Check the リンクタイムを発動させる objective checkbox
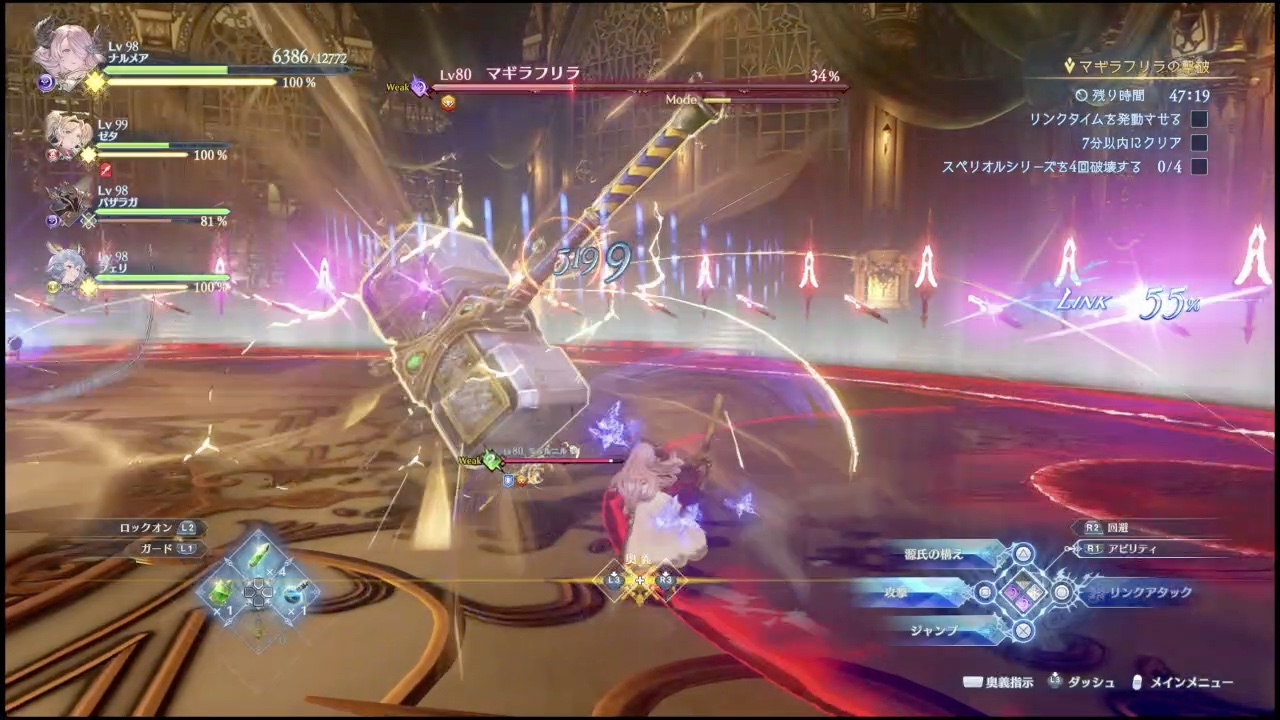The width and height of the screenshot is (1280, 720). (1199, 118)
